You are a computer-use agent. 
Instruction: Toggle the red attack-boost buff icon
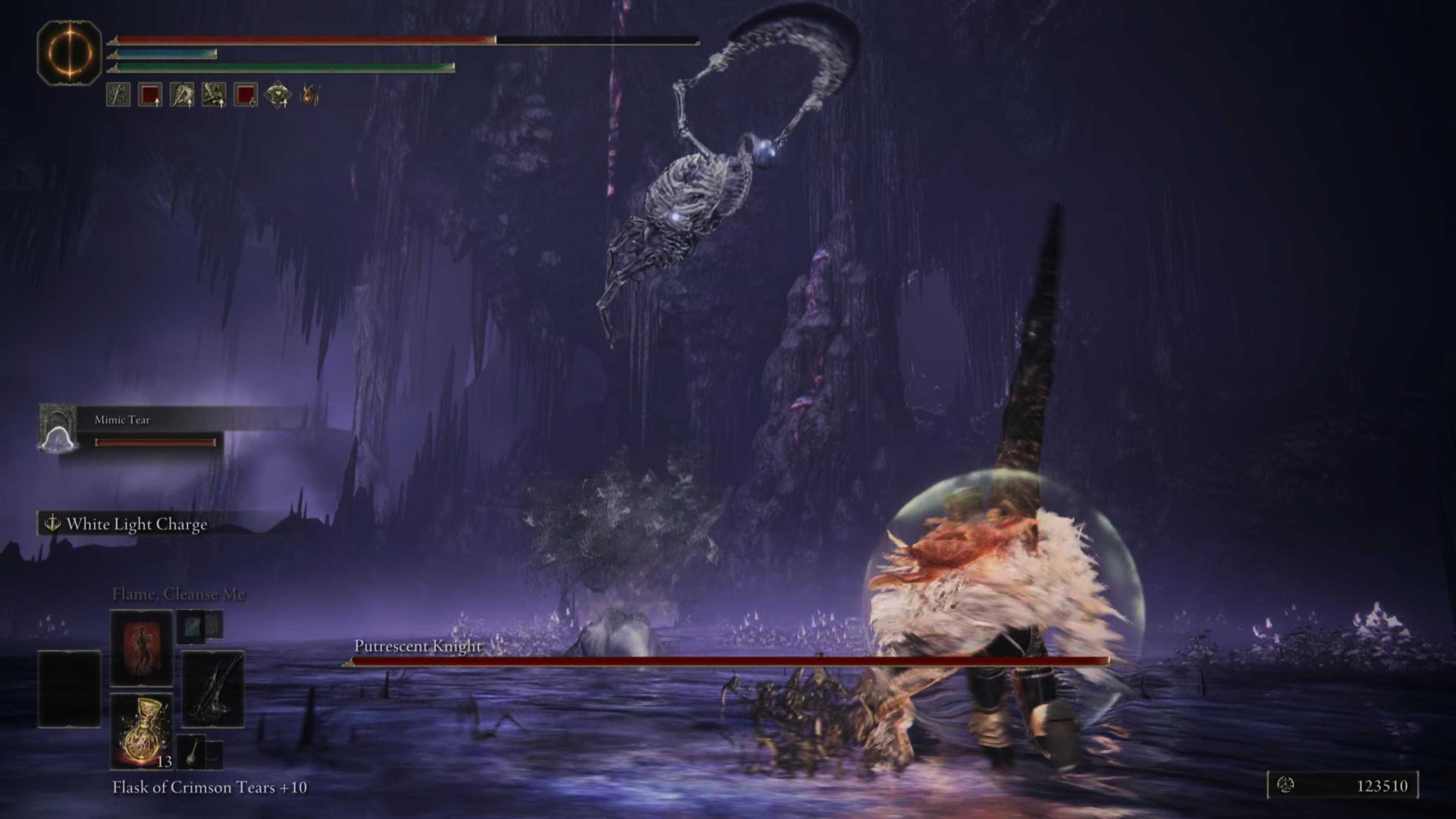150,95
